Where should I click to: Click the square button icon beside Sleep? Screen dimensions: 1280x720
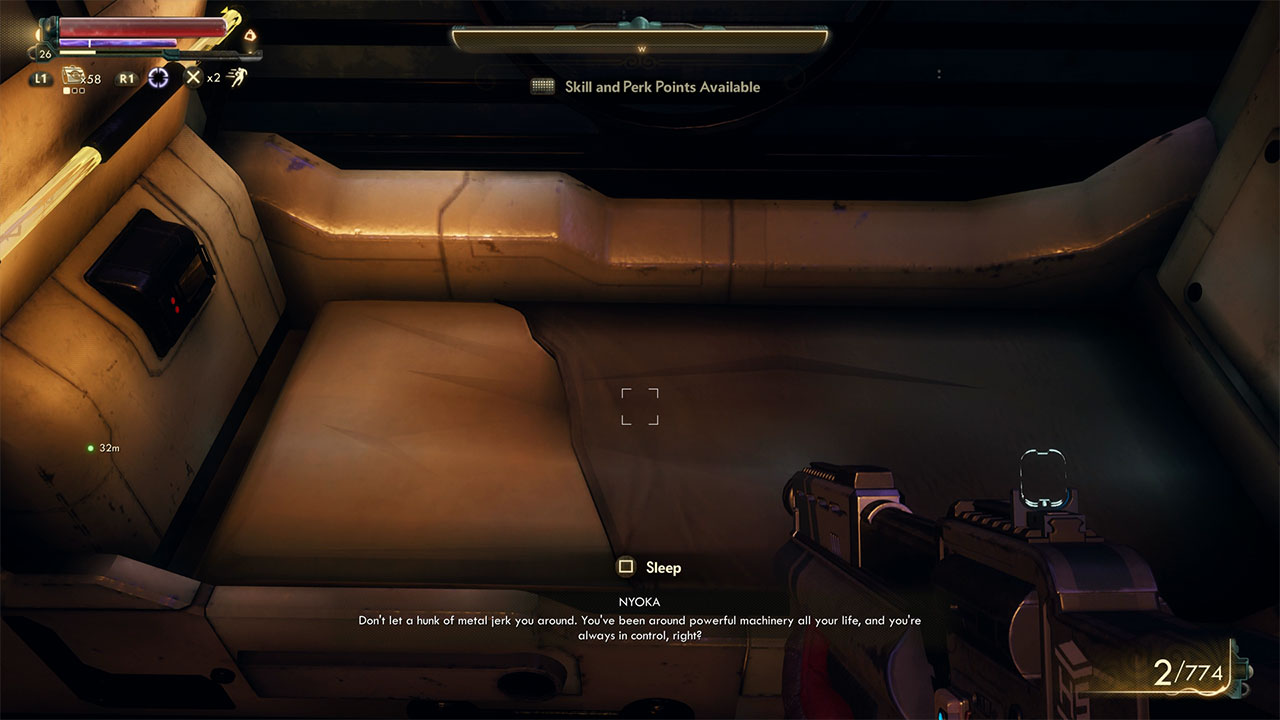628,567
